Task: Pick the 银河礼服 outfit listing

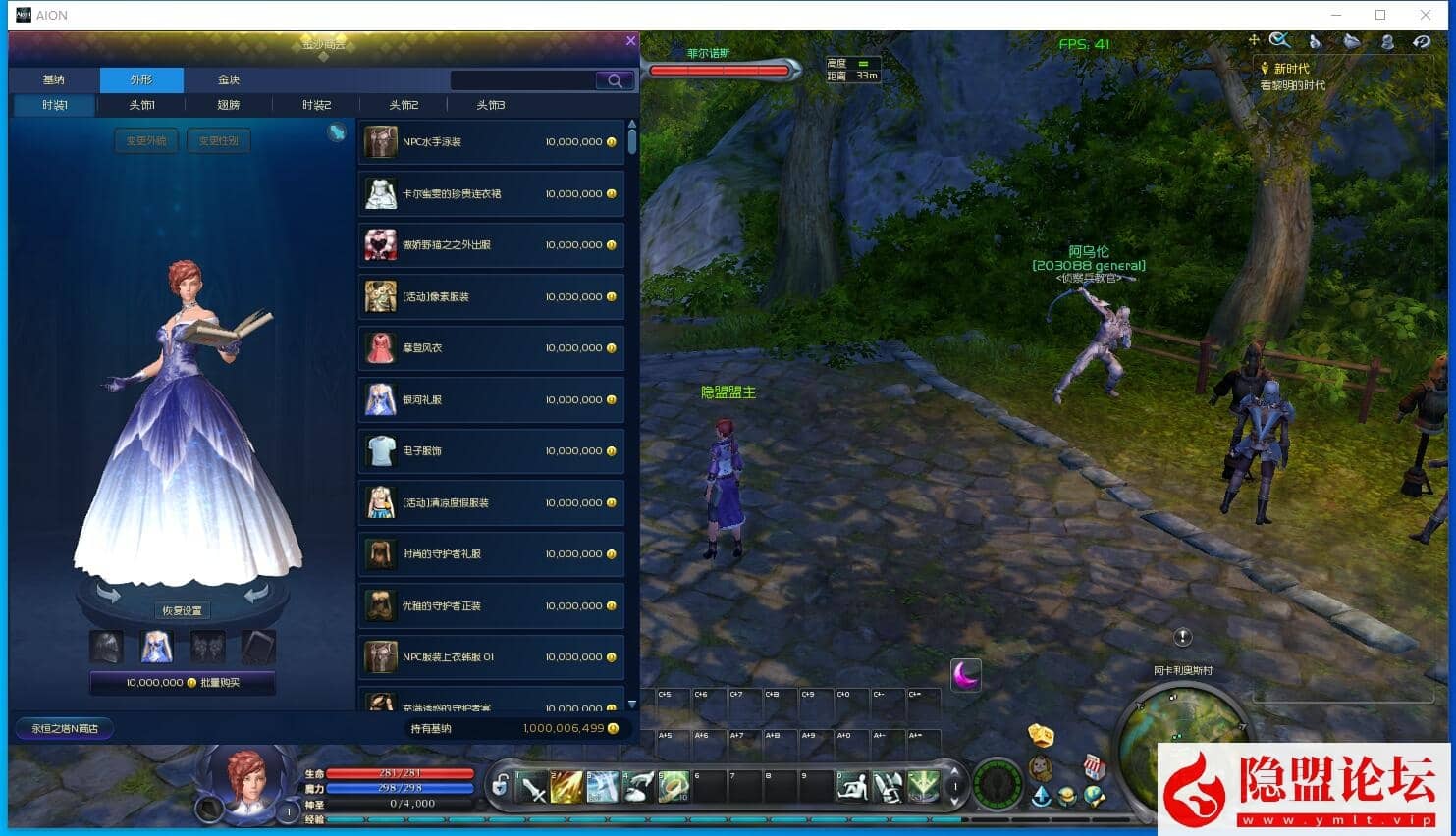Action: [x=491, y=400]
